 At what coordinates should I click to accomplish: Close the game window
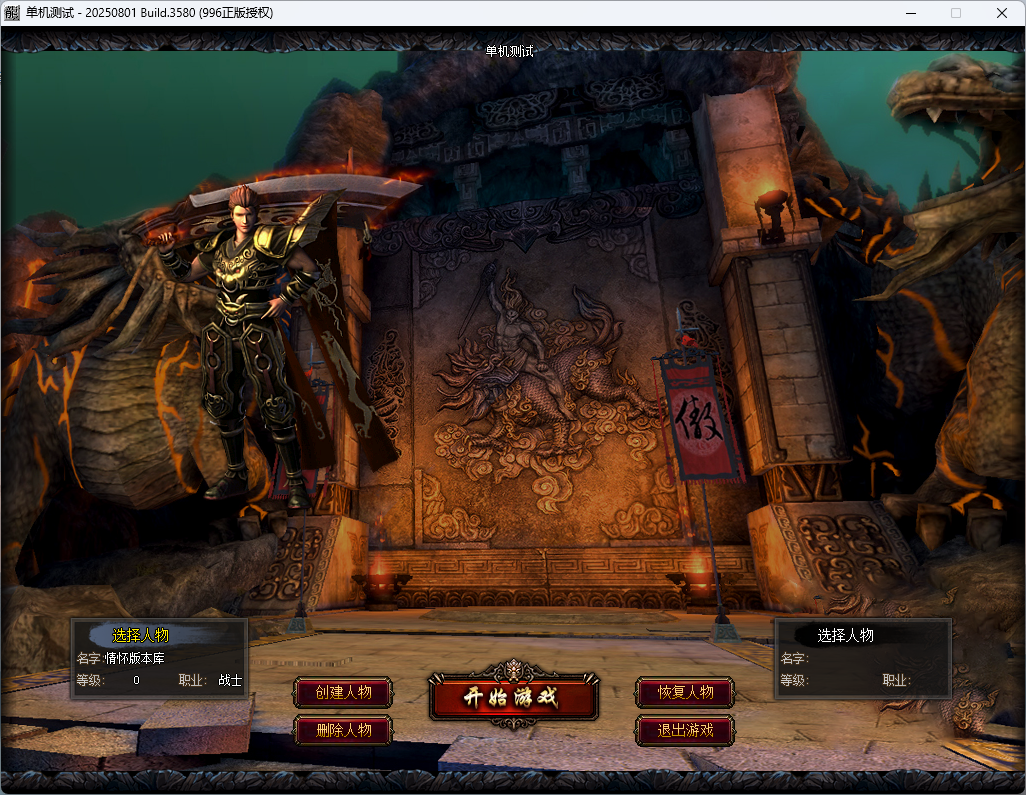point(1002,13)
